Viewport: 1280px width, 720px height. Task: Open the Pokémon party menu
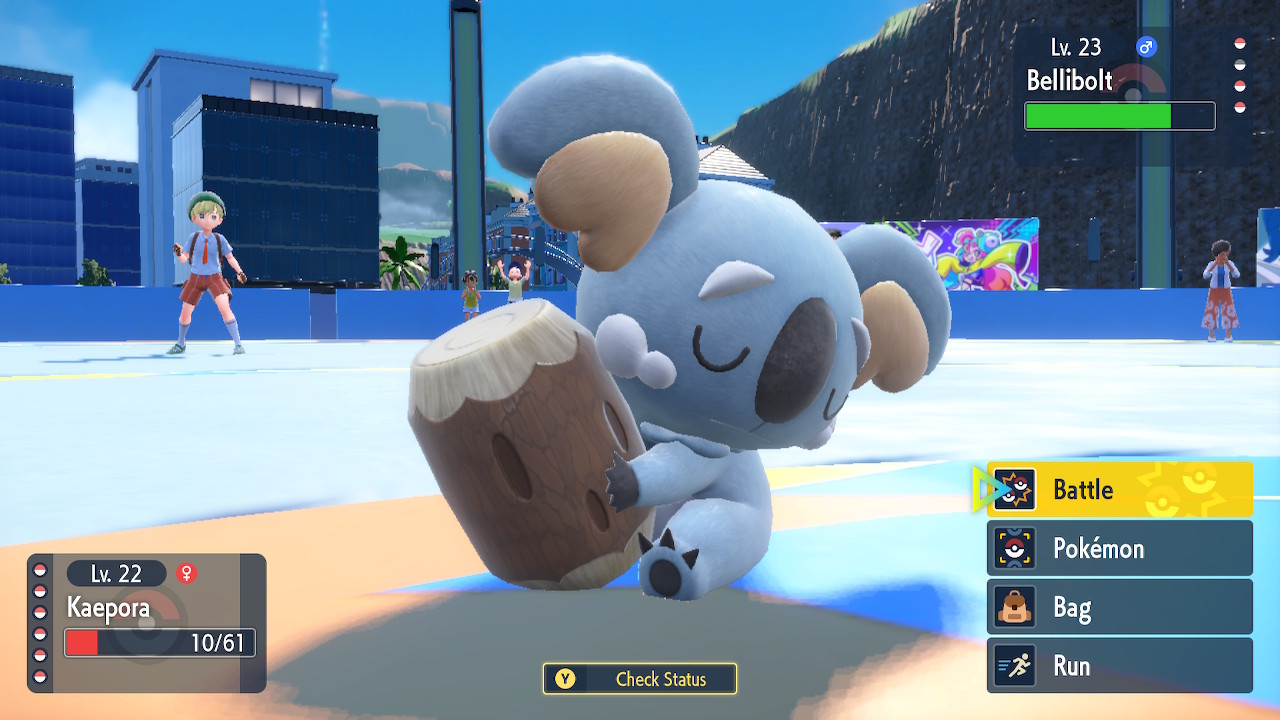click(1119, 548)
